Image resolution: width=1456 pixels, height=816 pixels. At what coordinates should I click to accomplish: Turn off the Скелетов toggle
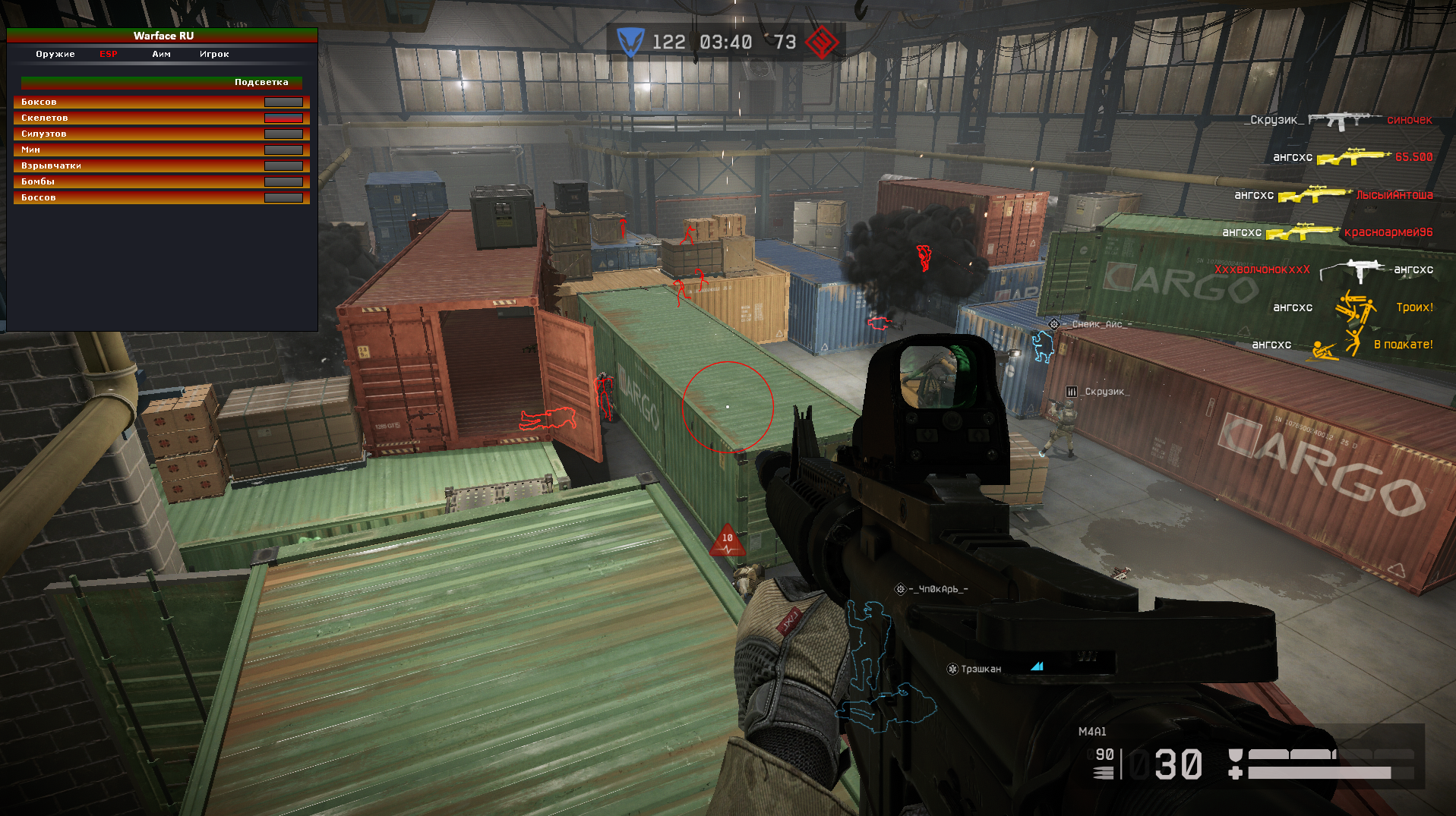(283, 118)
